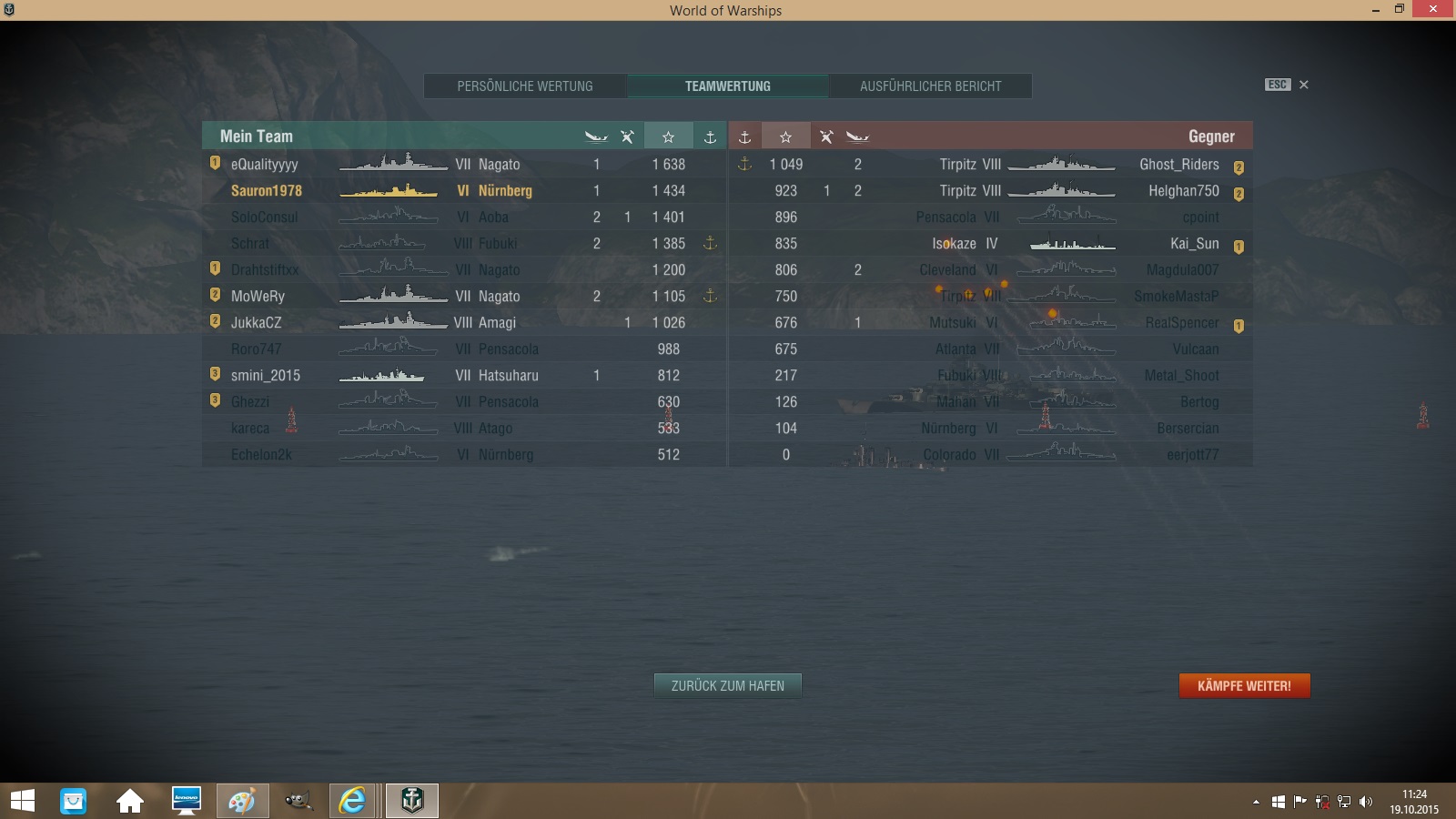Open the Ausführlicher Bericht tab

[x=930, y=86]
